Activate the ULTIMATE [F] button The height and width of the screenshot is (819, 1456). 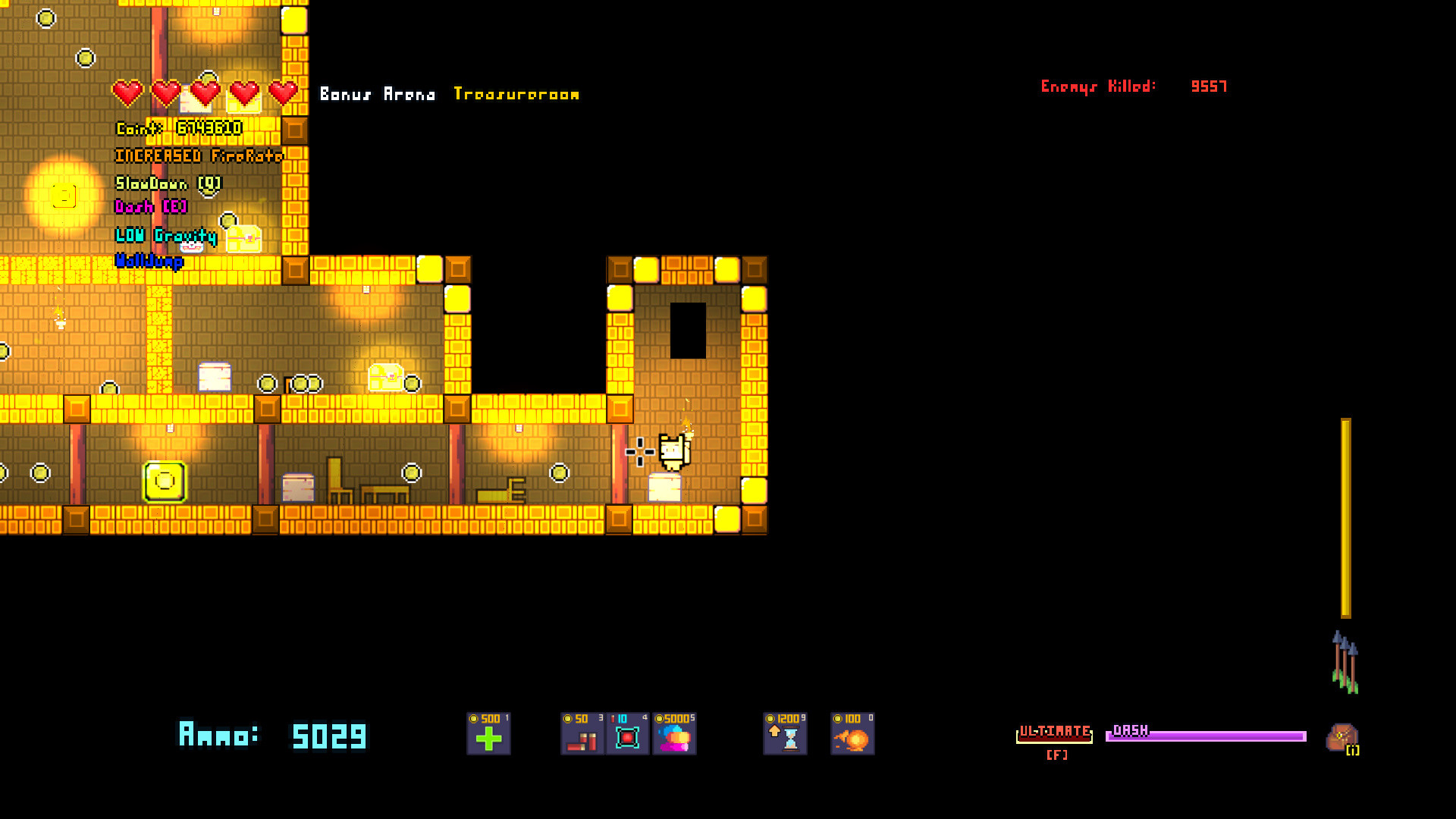(1054, 737)
